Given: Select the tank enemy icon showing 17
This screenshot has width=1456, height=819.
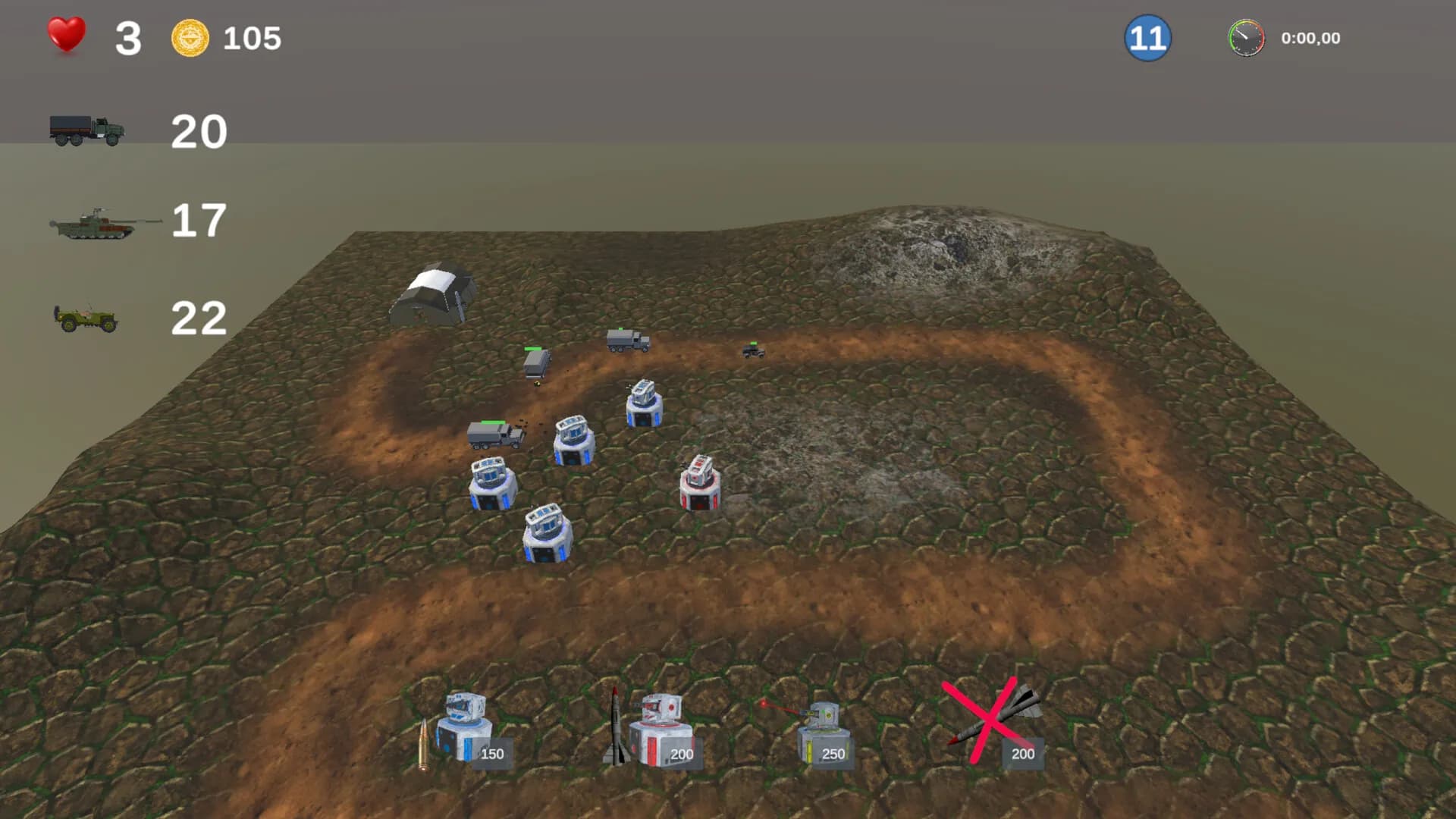Looking at the screenshot, I should 99,222.
